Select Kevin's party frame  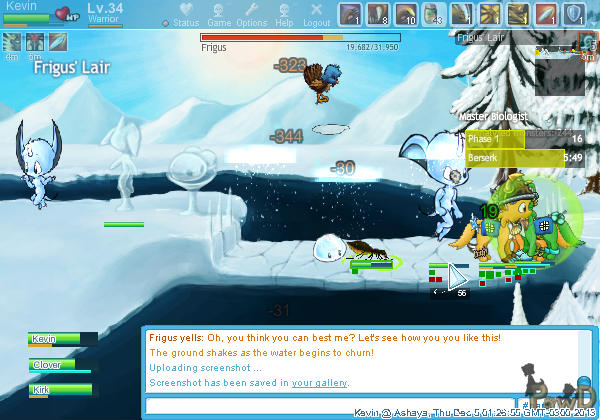pyautogui.click(x=62, y=340)
